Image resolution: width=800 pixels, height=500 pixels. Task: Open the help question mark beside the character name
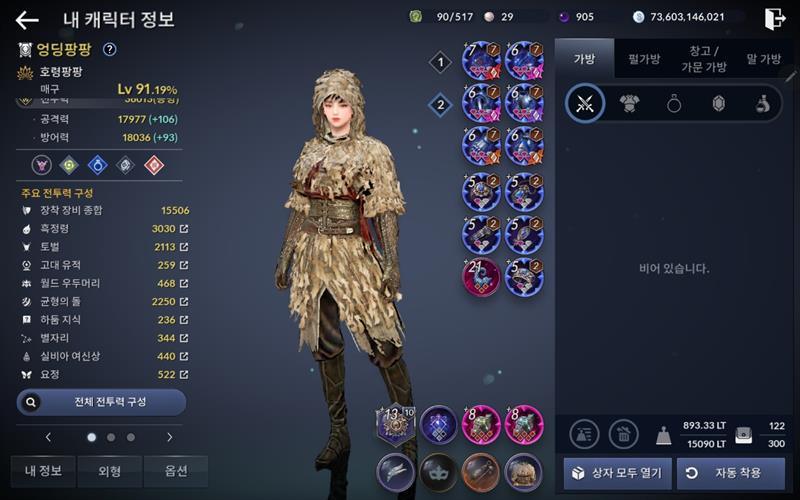[109, 49]
